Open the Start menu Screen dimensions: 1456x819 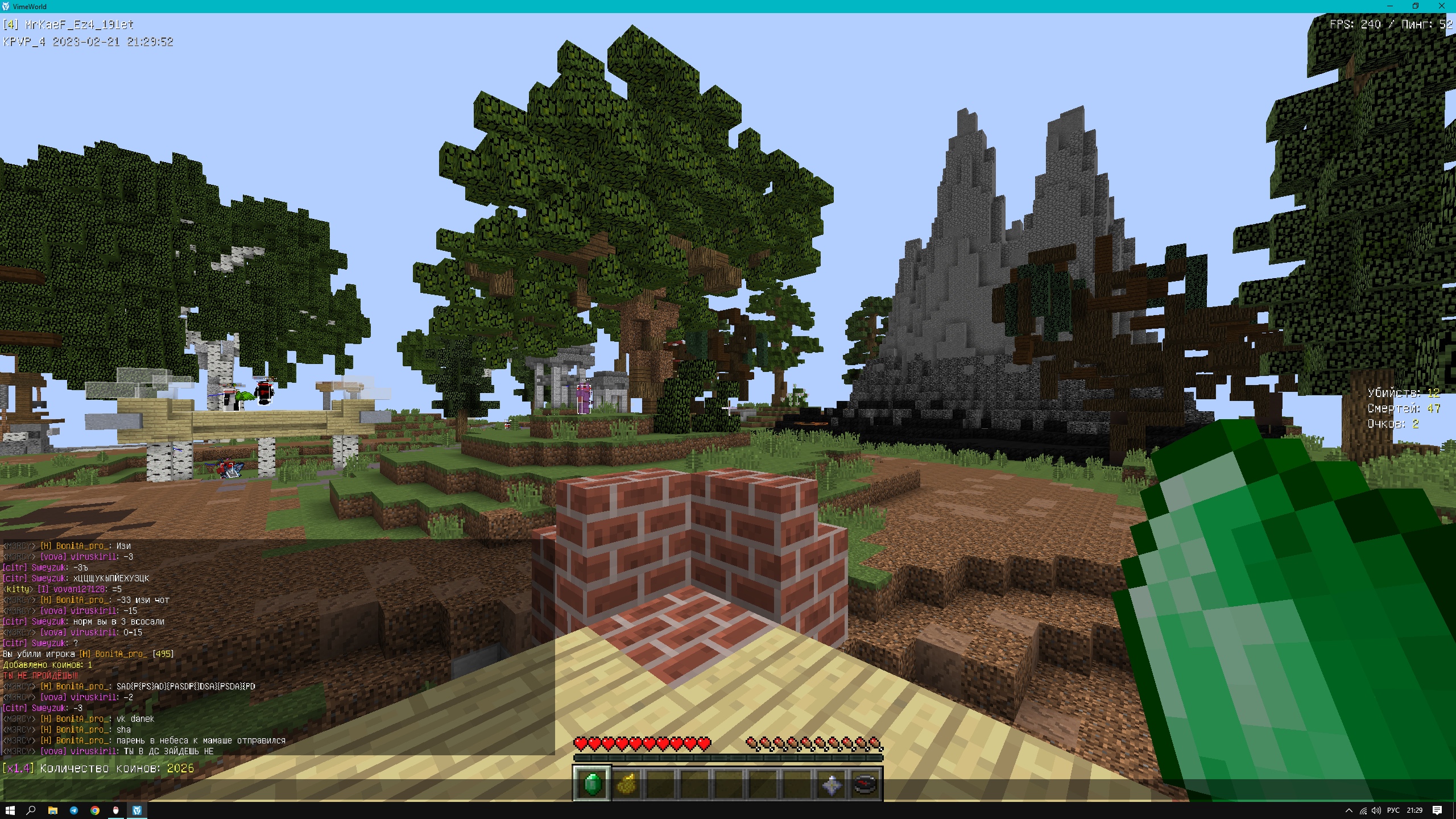point(9,810)
